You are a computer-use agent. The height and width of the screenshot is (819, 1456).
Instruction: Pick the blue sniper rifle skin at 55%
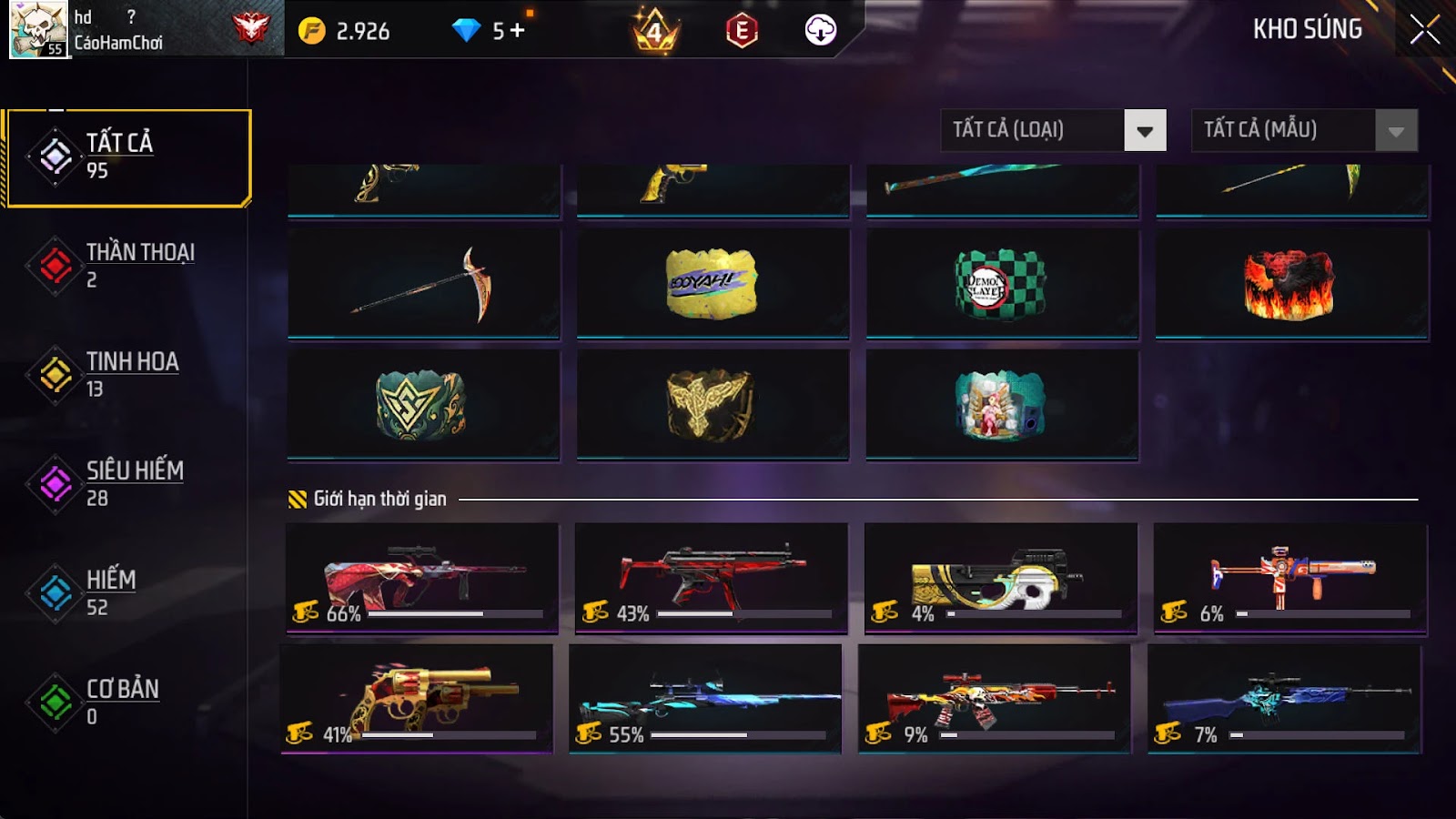[705, 698]
